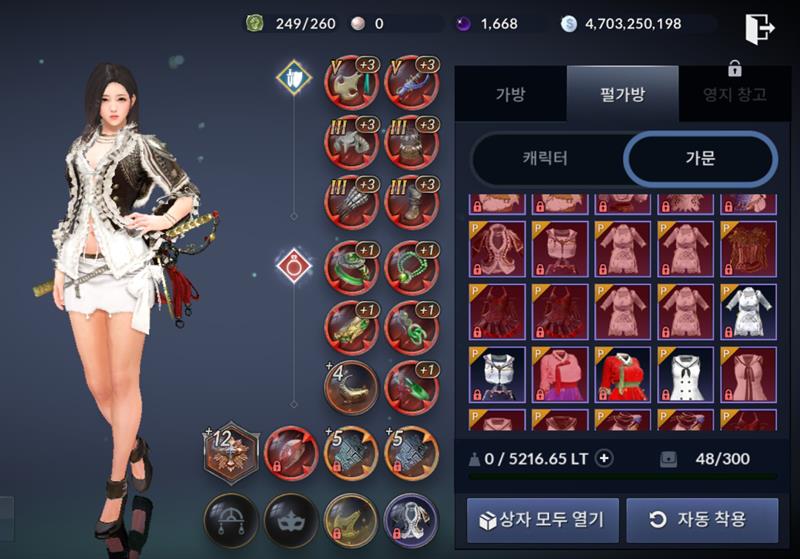Select the empty mask costume slot
This screenshot has height=559, width=800.
click(291, 519)
